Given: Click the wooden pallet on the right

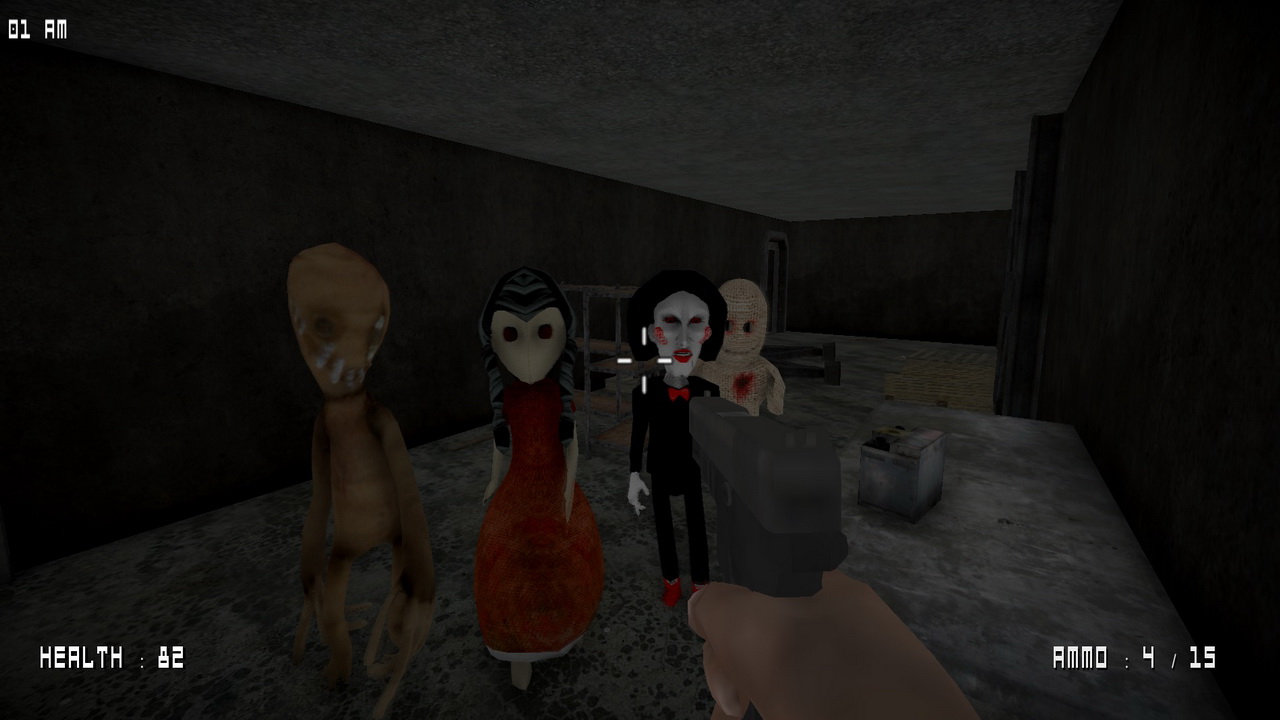Looking at the screenshot, I should click(x=940, y=380).
